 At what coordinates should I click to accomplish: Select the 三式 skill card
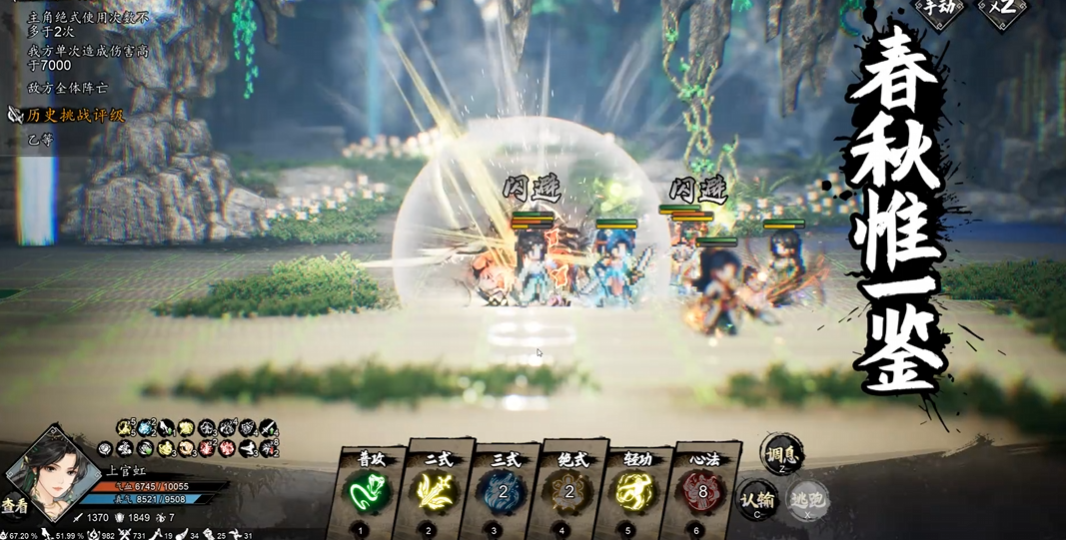(x=503, y=491)
